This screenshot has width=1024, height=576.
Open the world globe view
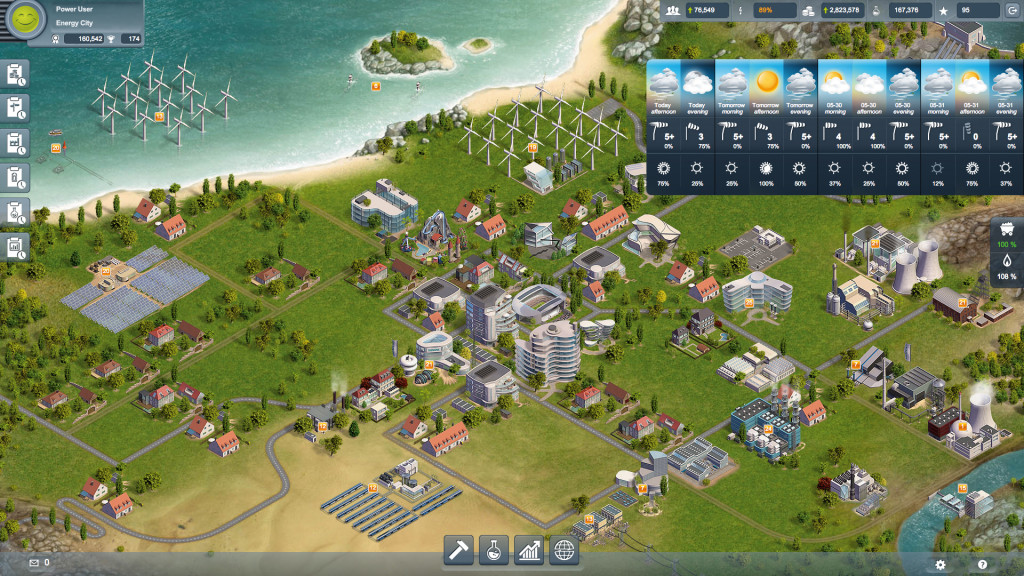(x=564, y=550)
